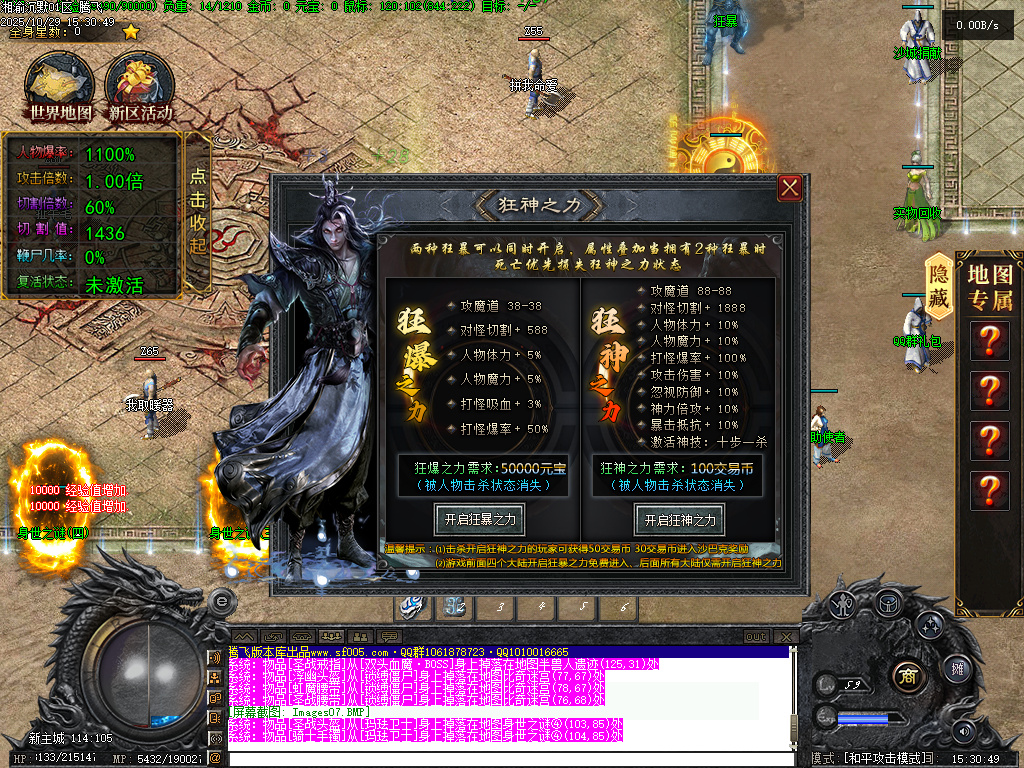Viewport: 1024px width, 768px height.
Task: Open the round 摊 stall button
Action: coord(957,667)
